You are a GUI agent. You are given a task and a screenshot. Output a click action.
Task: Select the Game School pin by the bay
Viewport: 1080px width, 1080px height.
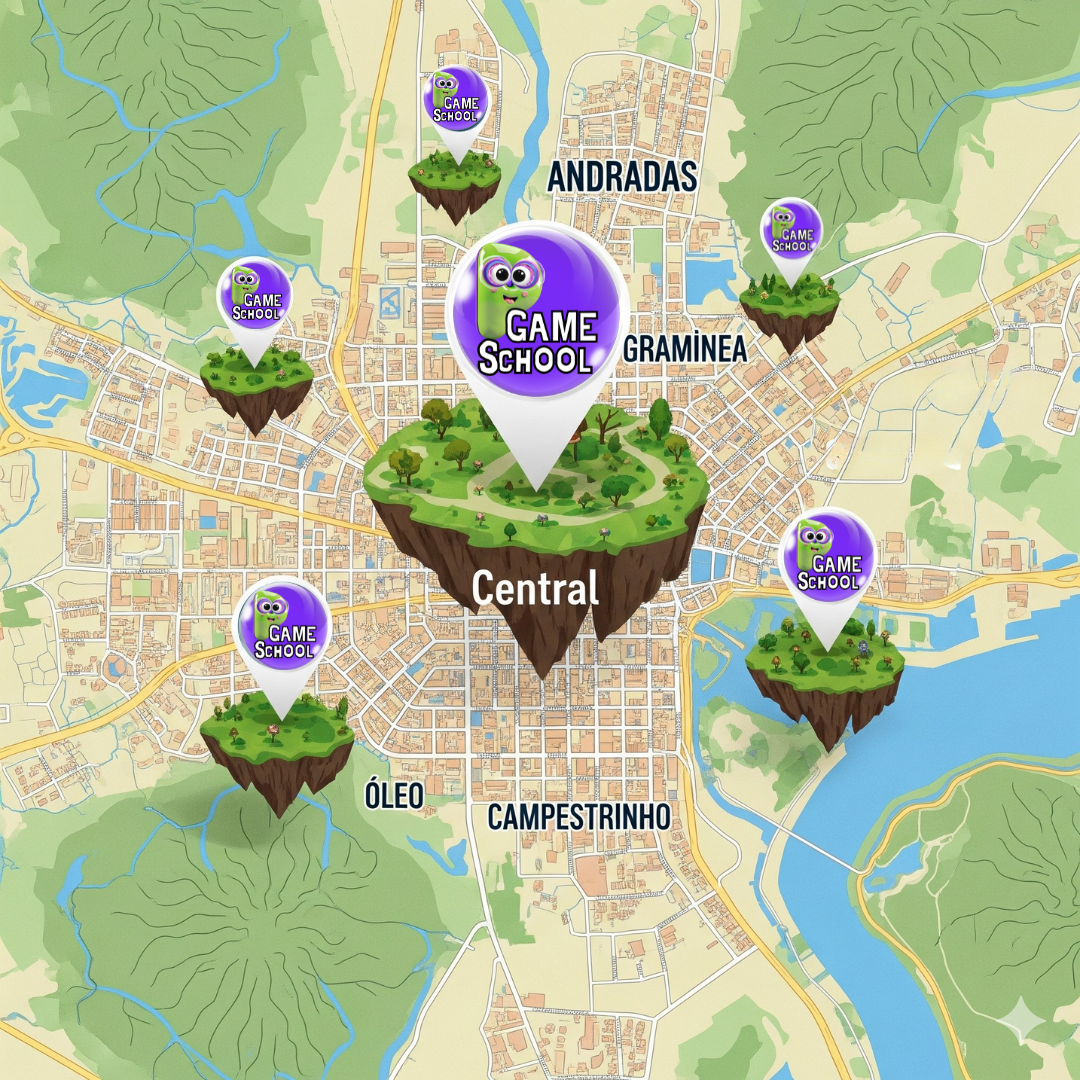click(827, 556)
